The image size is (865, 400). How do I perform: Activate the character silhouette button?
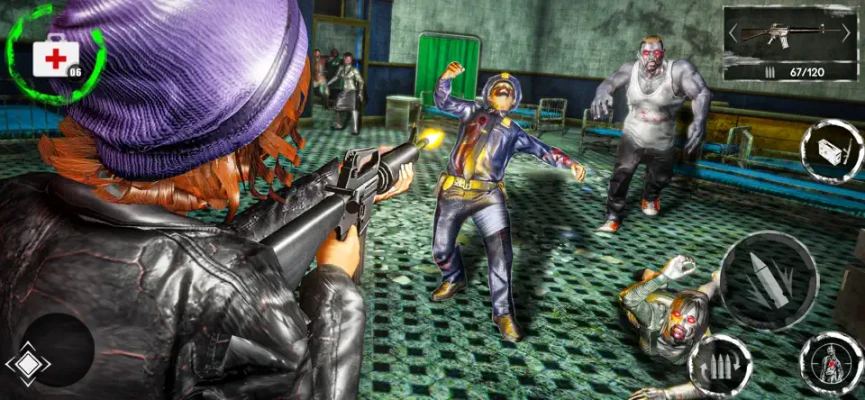pos(829,364)
